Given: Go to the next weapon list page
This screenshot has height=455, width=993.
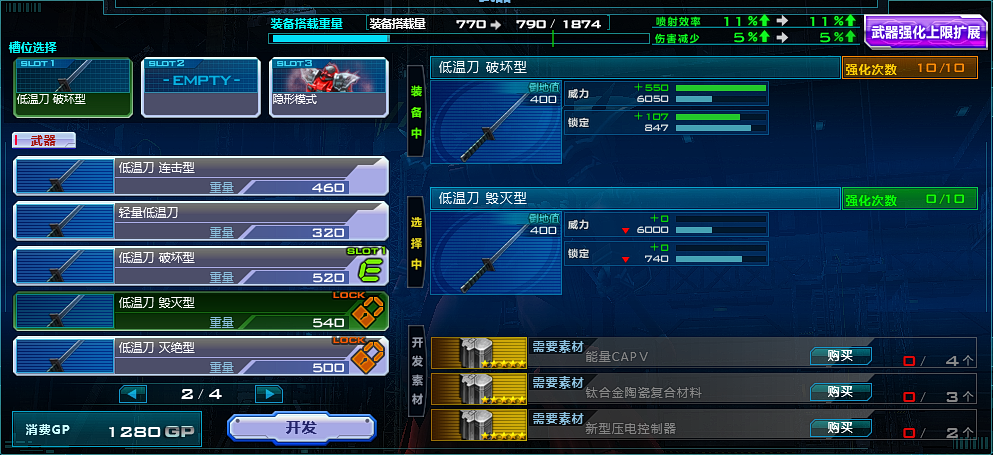Looking at the screenshot, I should [268, 394].
